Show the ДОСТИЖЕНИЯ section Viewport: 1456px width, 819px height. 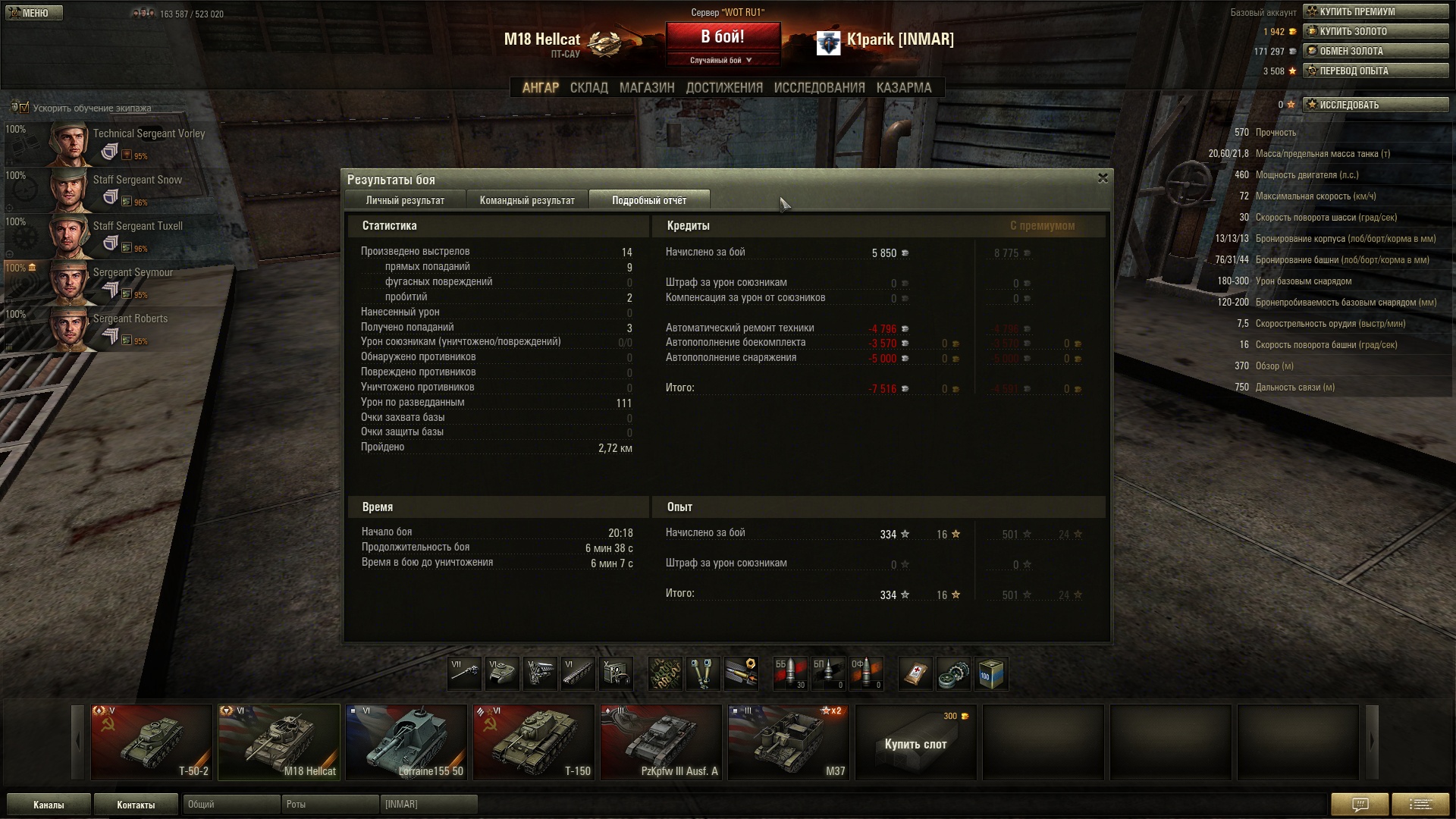[724, 88]
